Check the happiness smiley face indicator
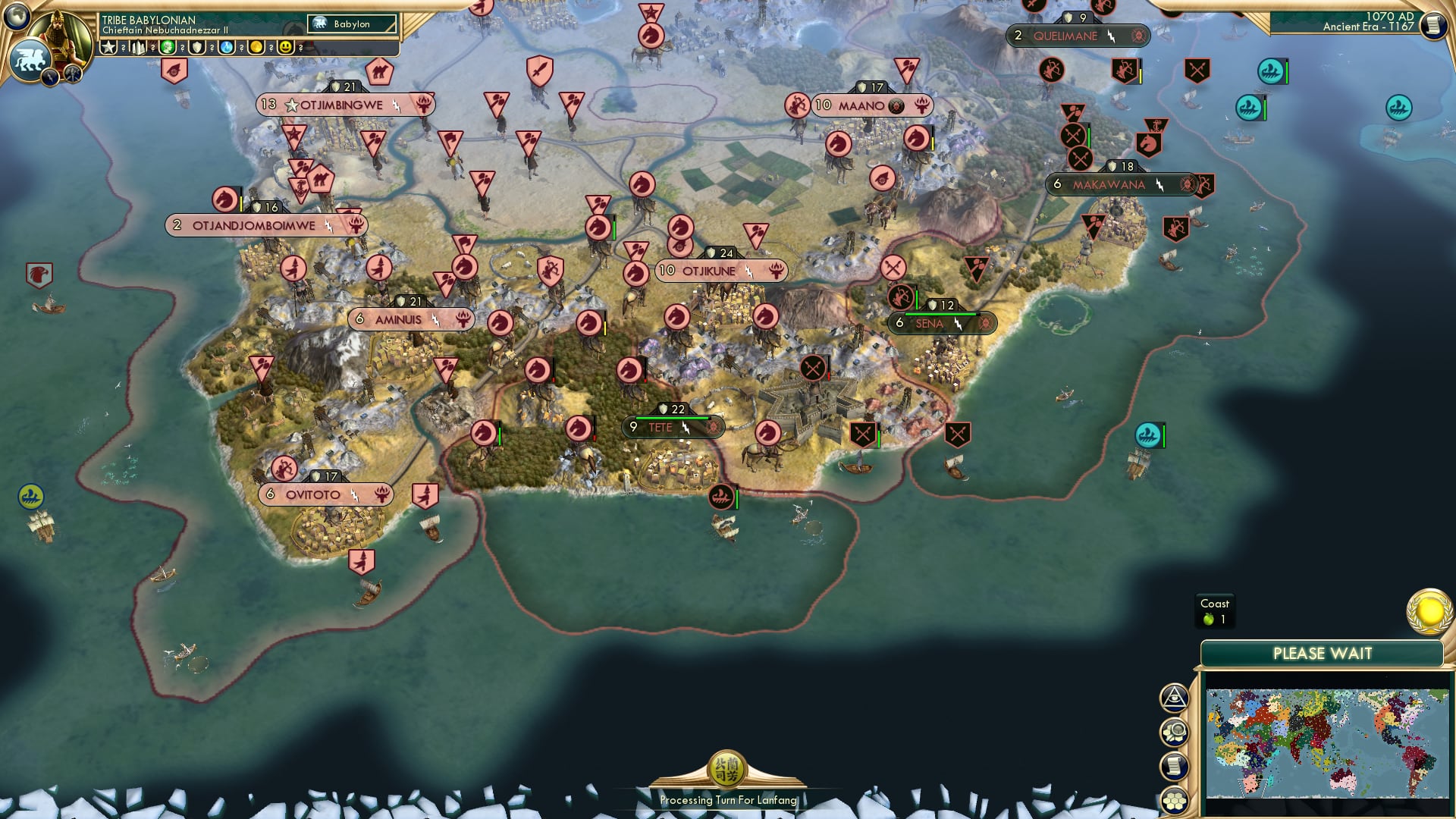1456x819 pixels. 286,47
